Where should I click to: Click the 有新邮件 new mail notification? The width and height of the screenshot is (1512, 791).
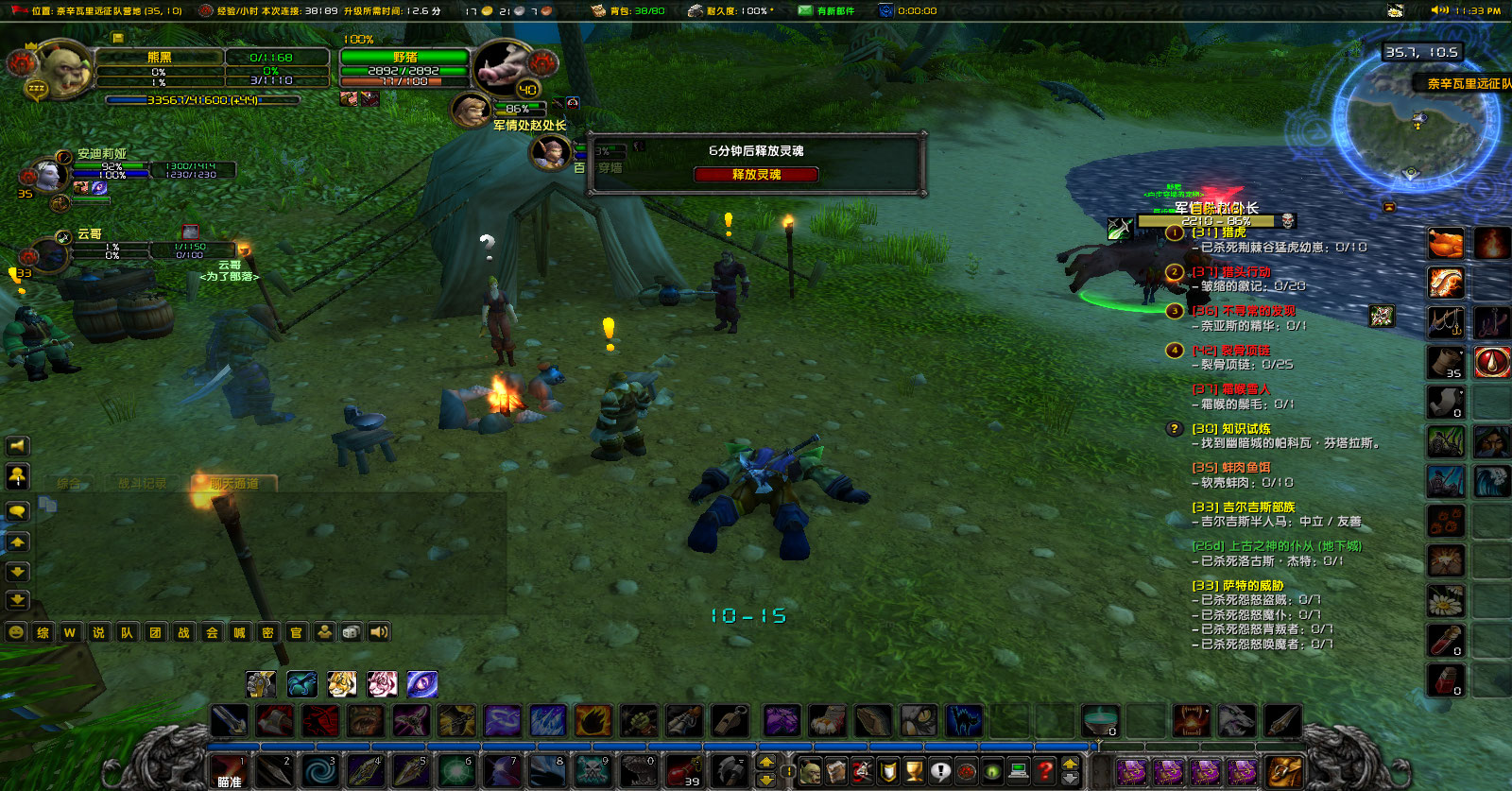(x=808, y=12)
